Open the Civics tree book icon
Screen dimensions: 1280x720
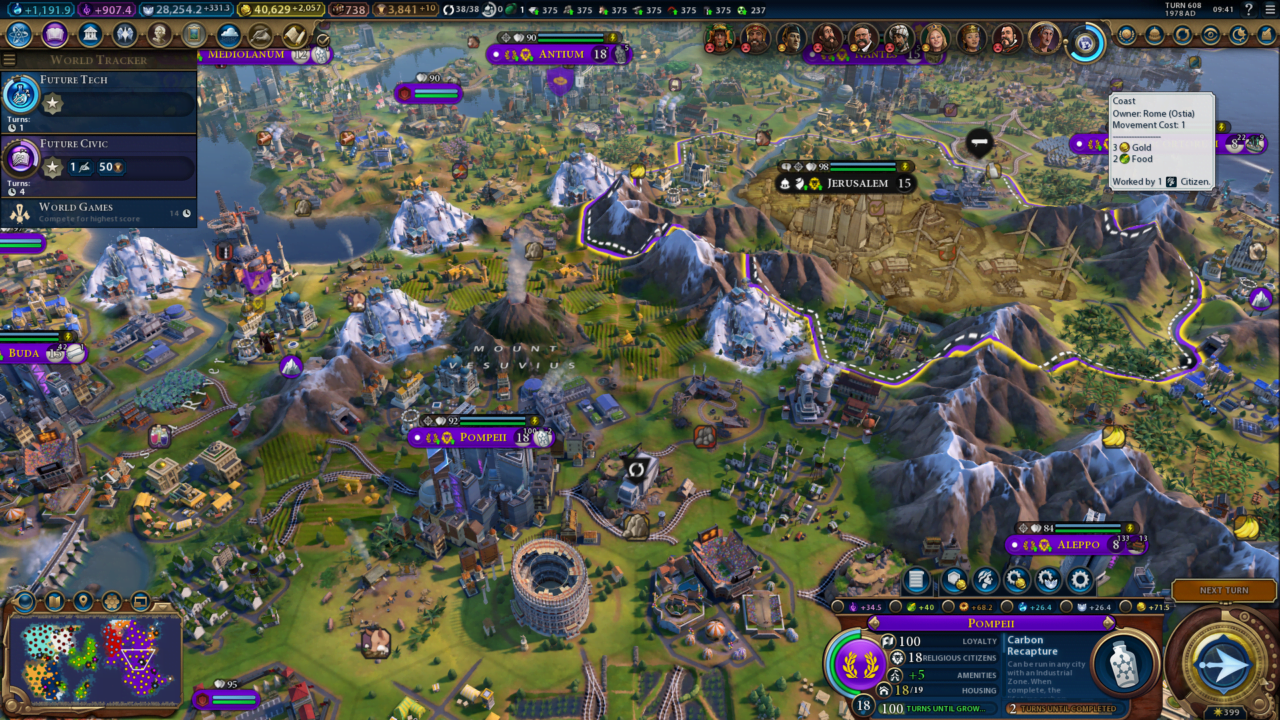[x=56, y=35]
